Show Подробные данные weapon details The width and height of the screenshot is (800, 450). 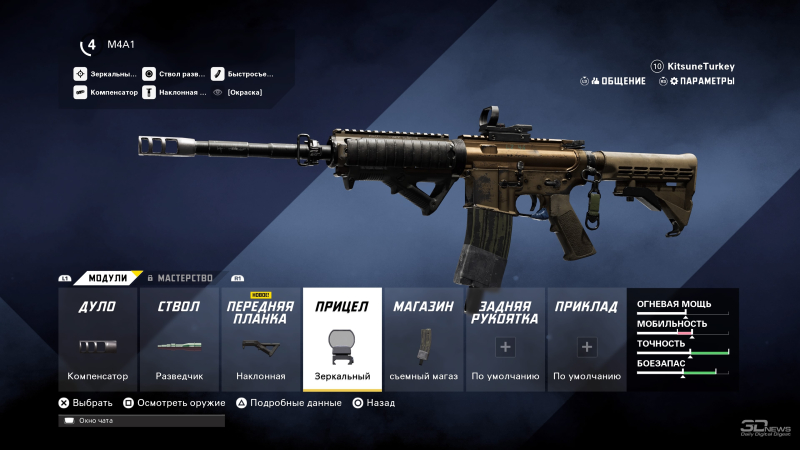click(290, 403)
